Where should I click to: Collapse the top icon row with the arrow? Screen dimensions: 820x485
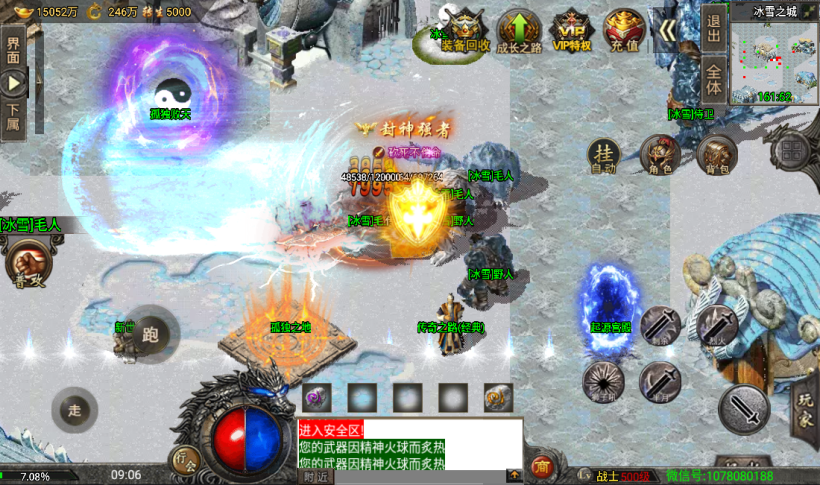(667, 29)
